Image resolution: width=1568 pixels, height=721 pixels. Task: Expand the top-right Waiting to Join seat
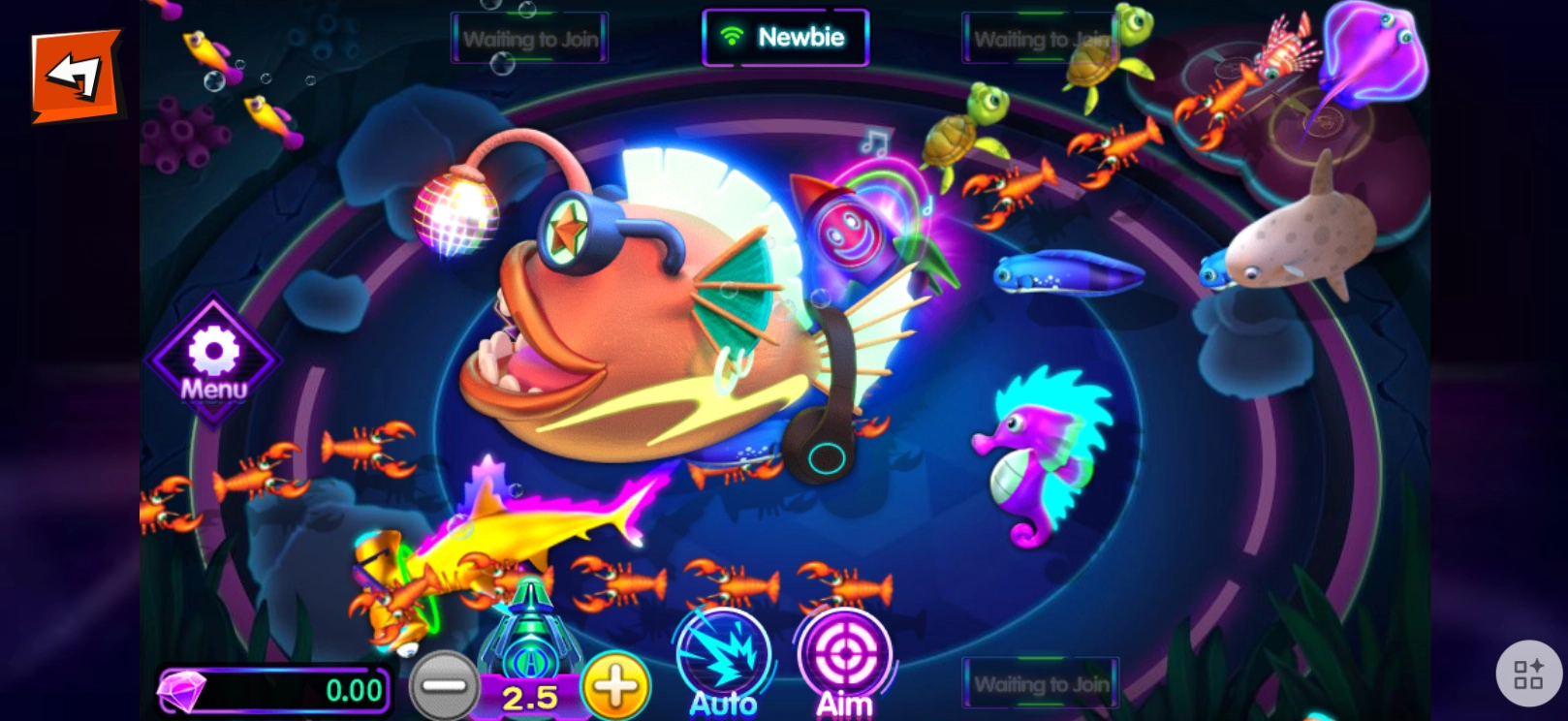(x=1040, y=37)
